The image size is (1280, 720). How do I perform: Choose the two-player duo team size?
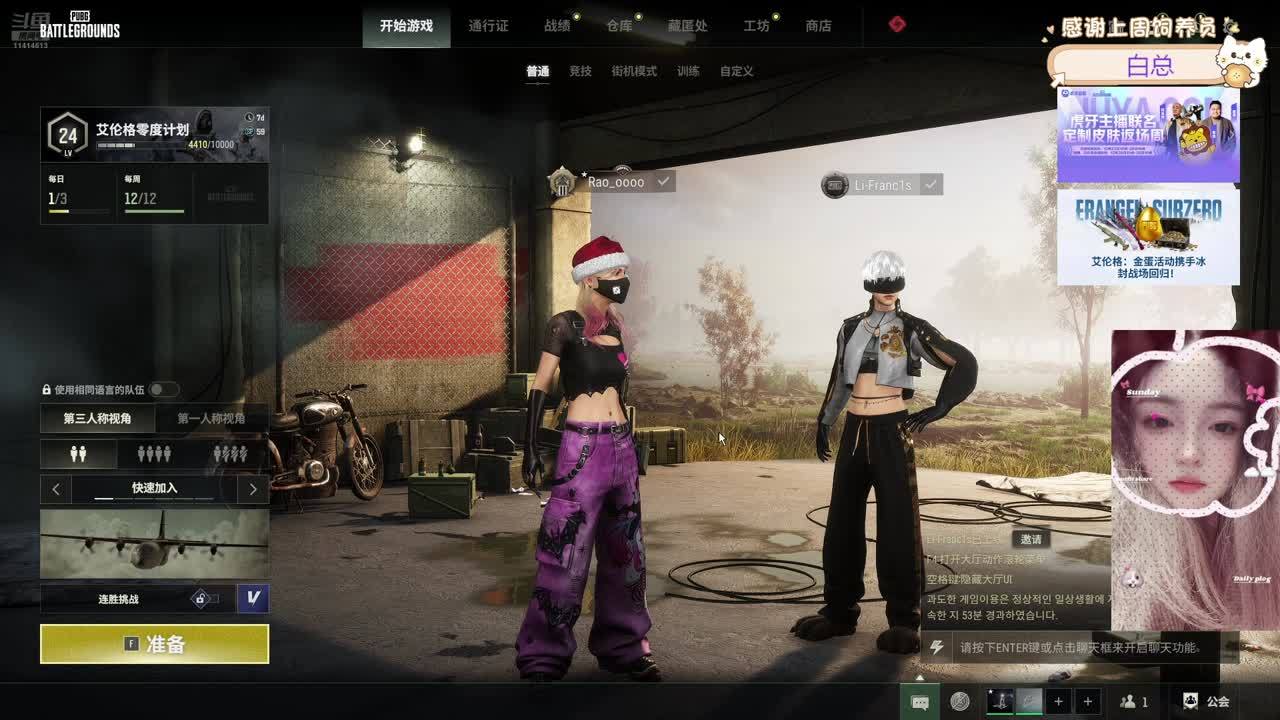[79, 454]
